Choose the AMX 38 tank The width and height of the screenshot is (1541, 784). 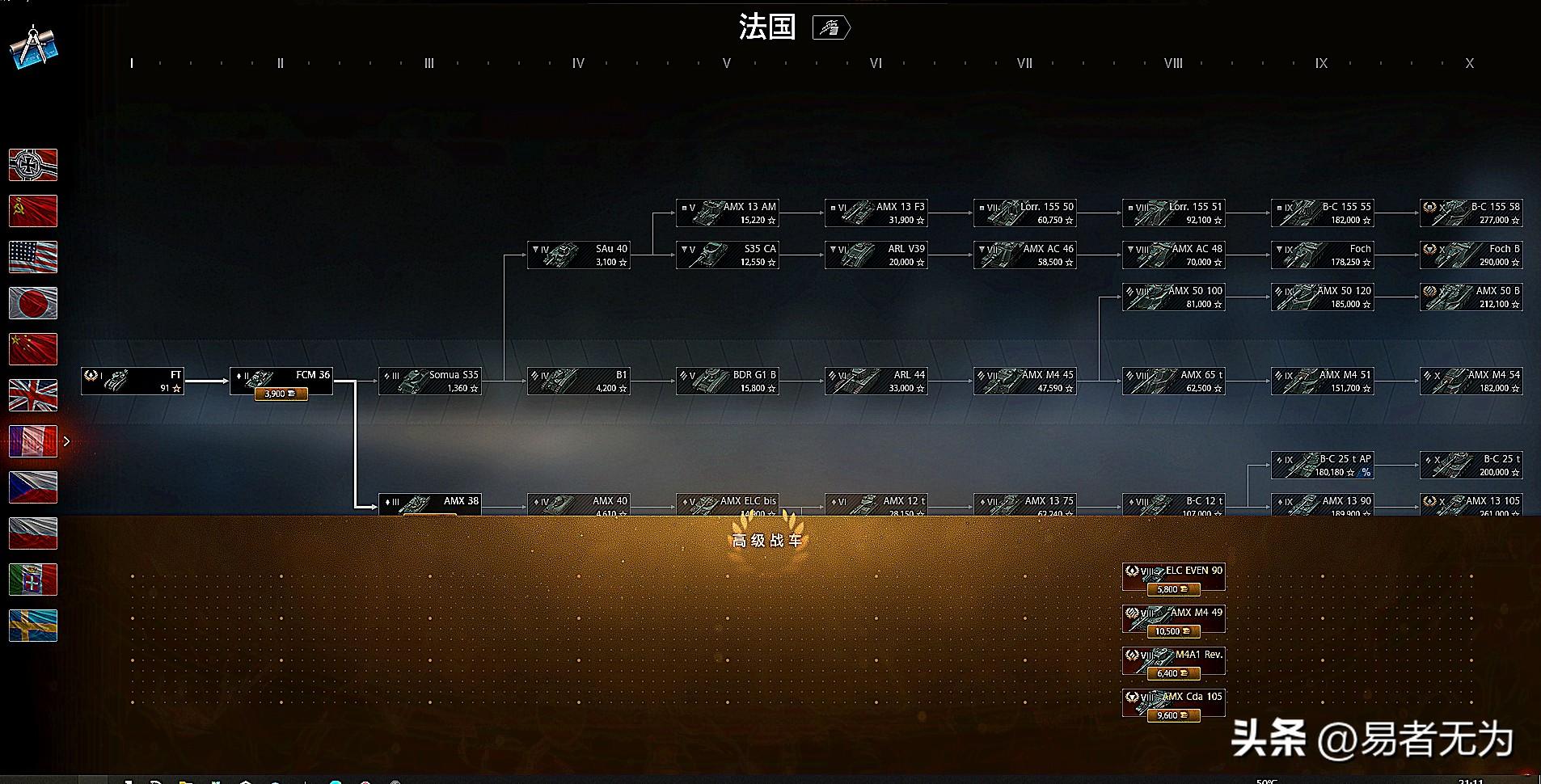(430, 505)
